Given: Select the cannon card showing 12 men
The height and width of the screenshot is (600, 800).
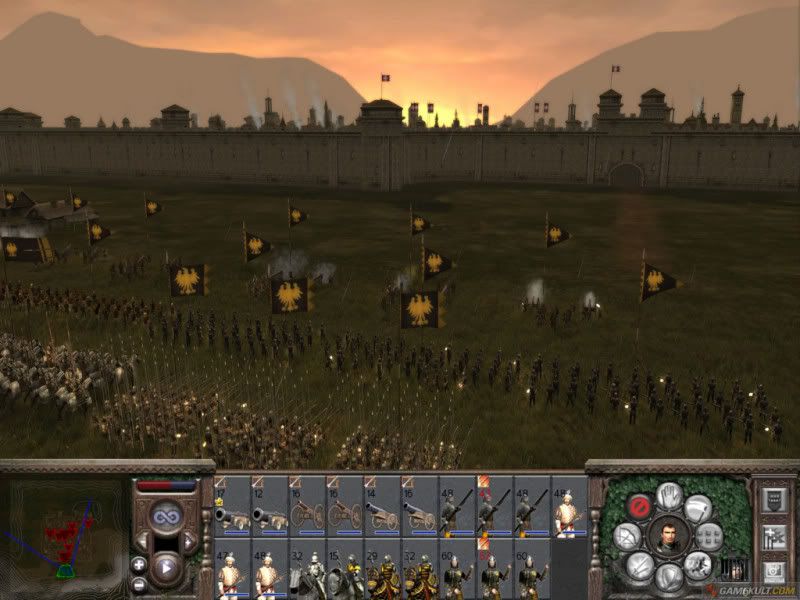Looking at the screenshot, I should (x=269, y=507).
